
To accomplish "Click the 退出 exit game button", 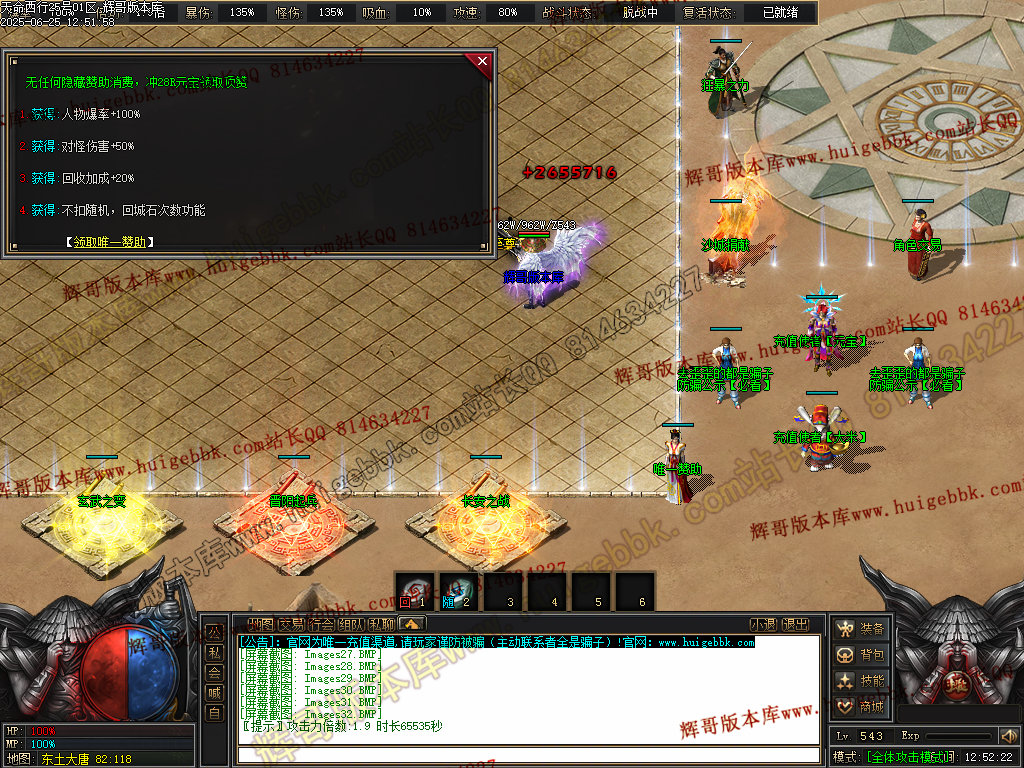I will [x=795, y=625].
